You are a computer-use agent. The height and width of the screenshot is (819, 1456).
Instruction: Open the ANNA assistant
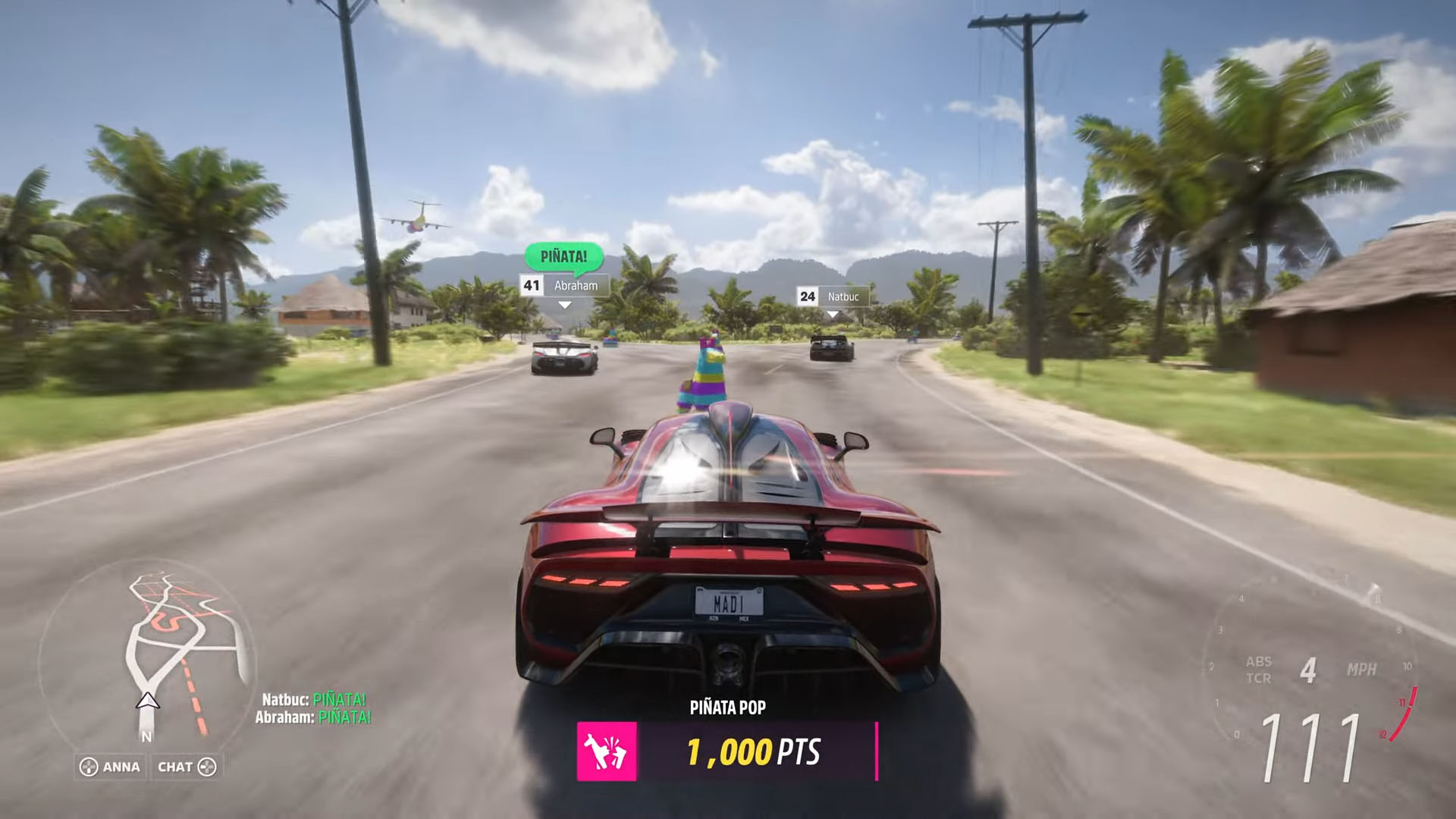click(111, 767)
